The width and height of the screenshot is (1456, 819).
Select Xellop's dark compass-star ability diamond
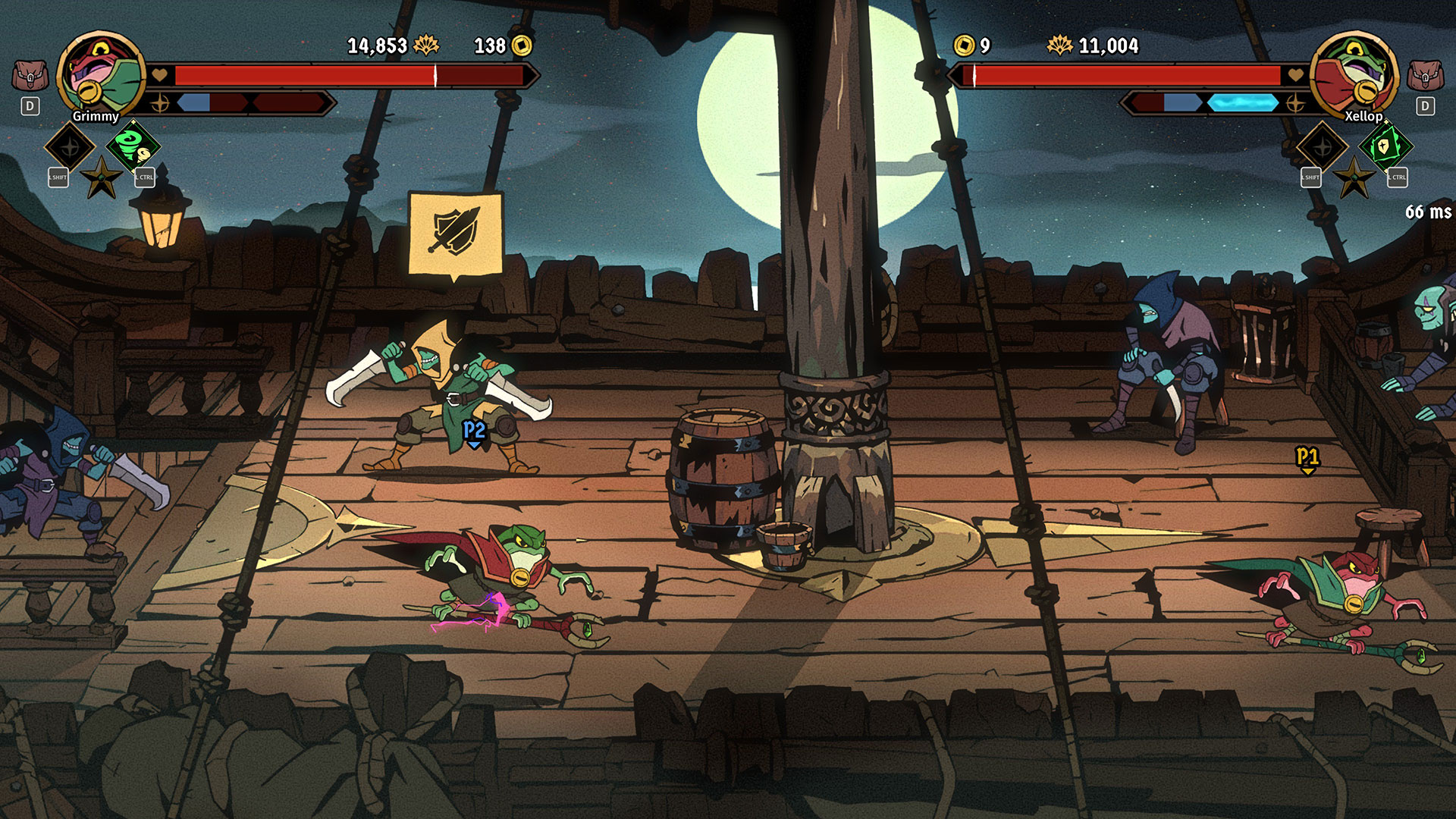coord(1322,147)
